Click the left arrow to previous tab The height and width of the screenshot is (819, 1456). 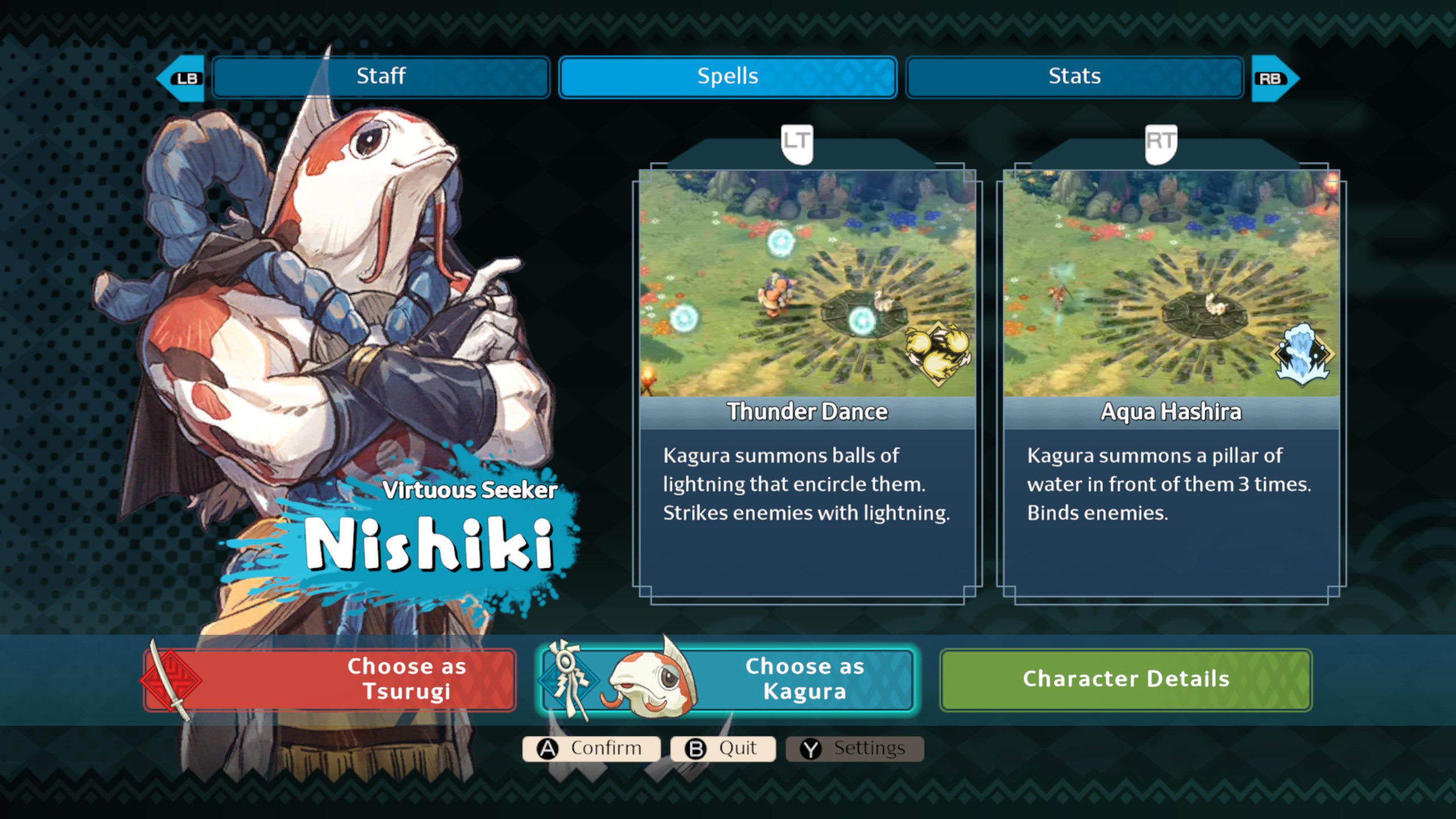(x=182, y=78)
